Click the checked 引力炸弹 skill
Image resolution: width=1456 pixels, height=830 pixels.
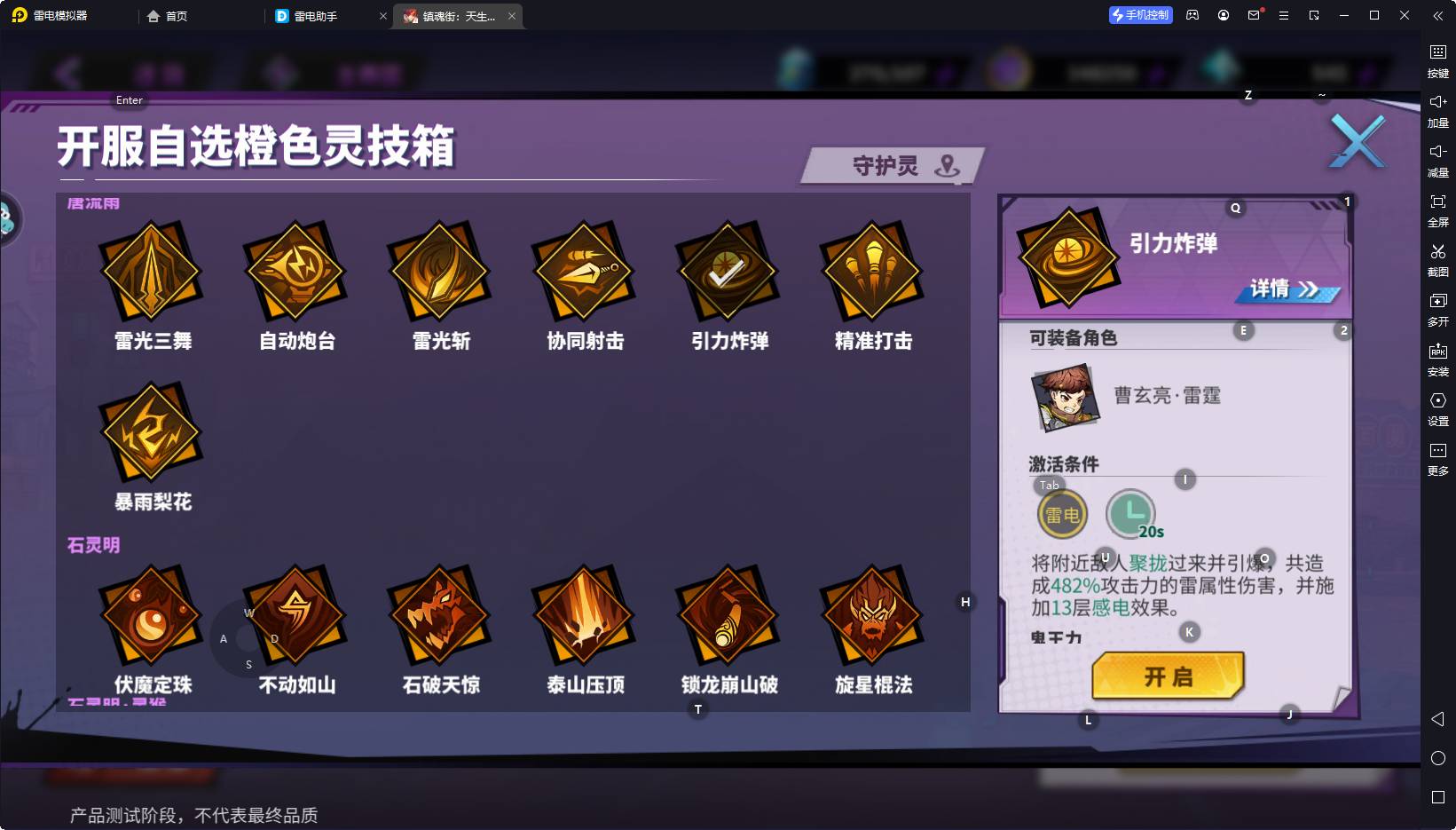pyautogui.click(x=728, y=271)
